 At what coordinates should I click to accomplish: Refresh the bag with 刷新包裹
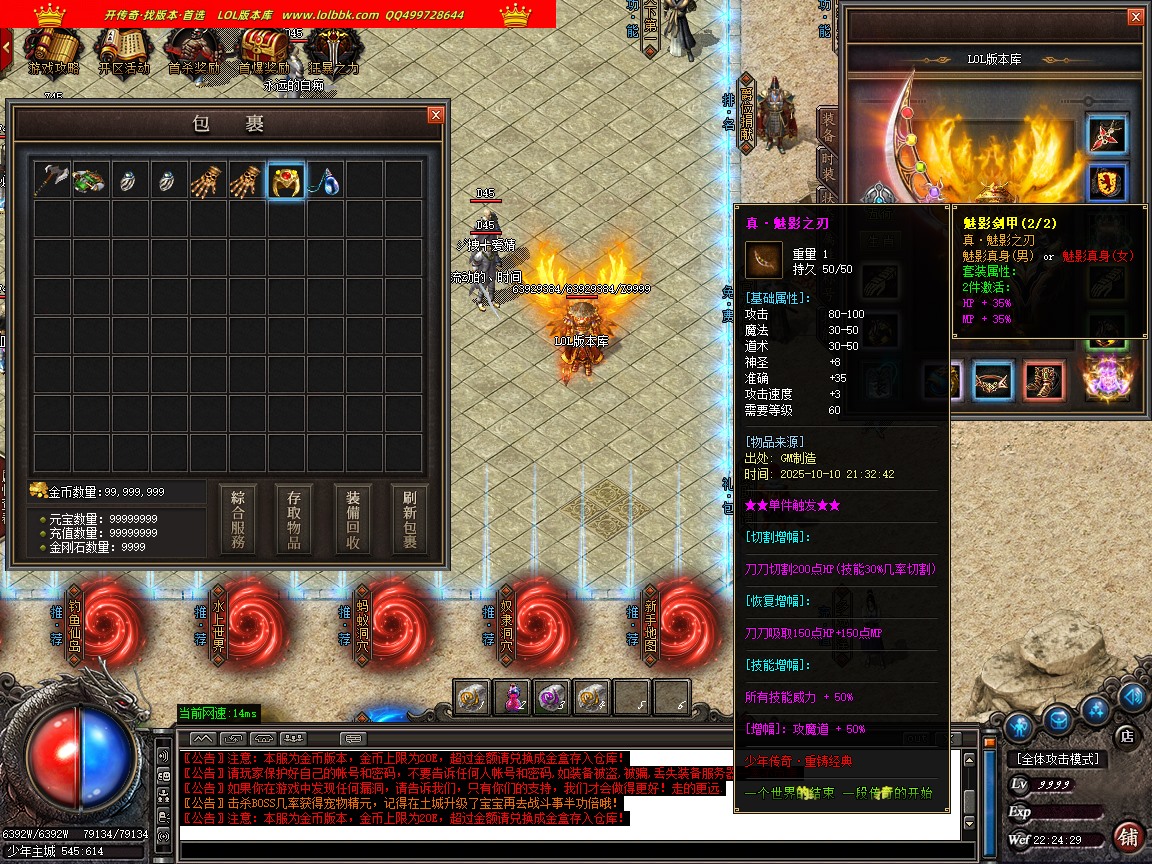point(410,520)
